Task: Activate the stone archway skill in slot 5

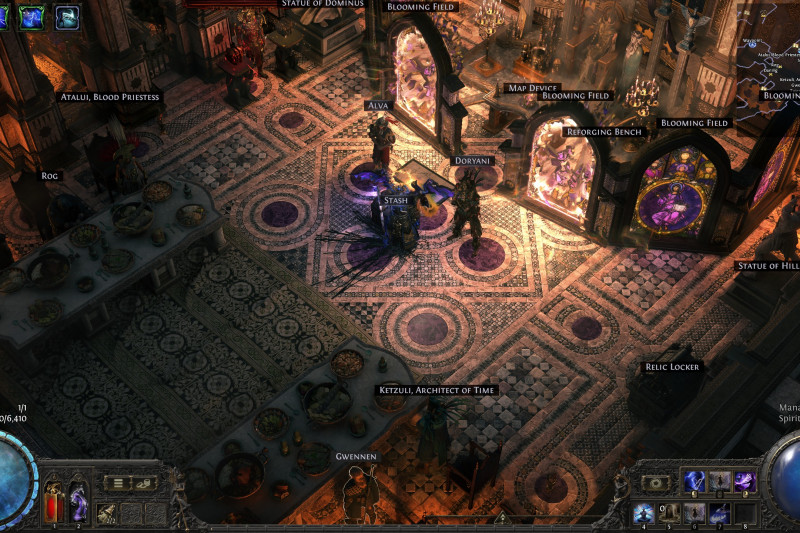Action: (x=670, y=513)
